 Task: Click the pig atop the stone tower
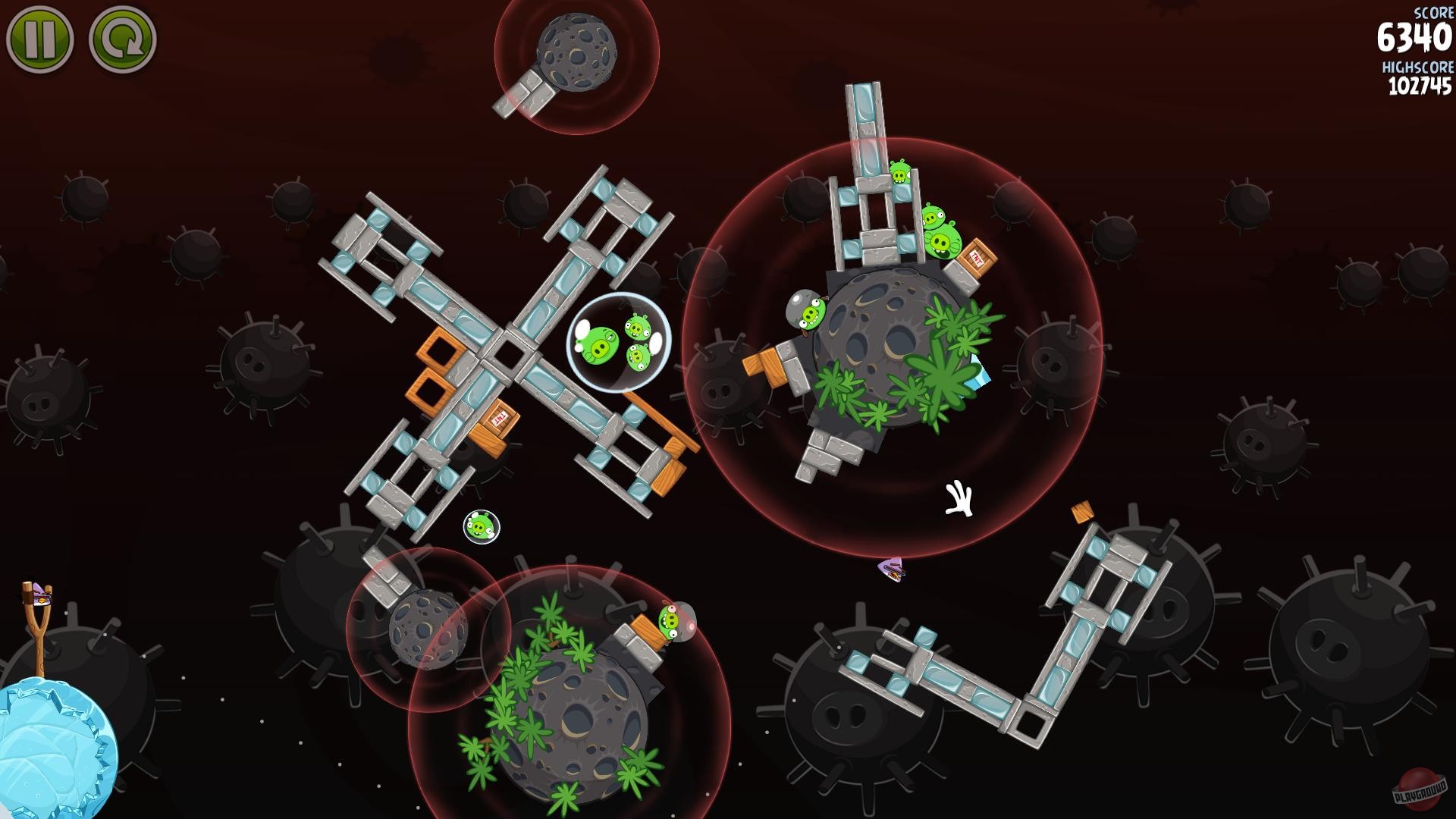pyautogui.click(x=899, y=173)
